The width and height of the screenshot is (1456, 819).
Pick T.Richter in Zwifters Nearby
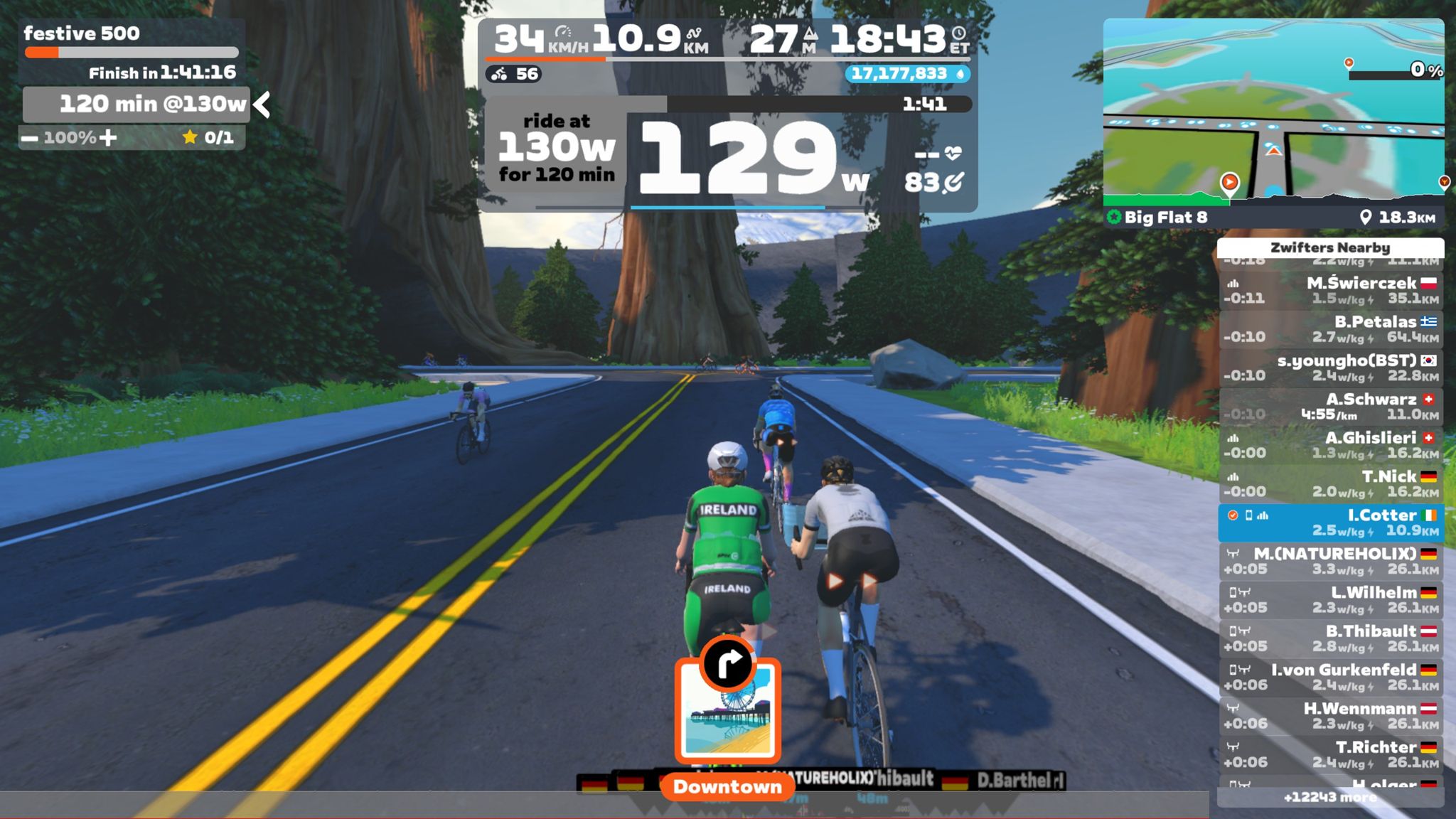pyautogui.click(x=1330, y=754)
